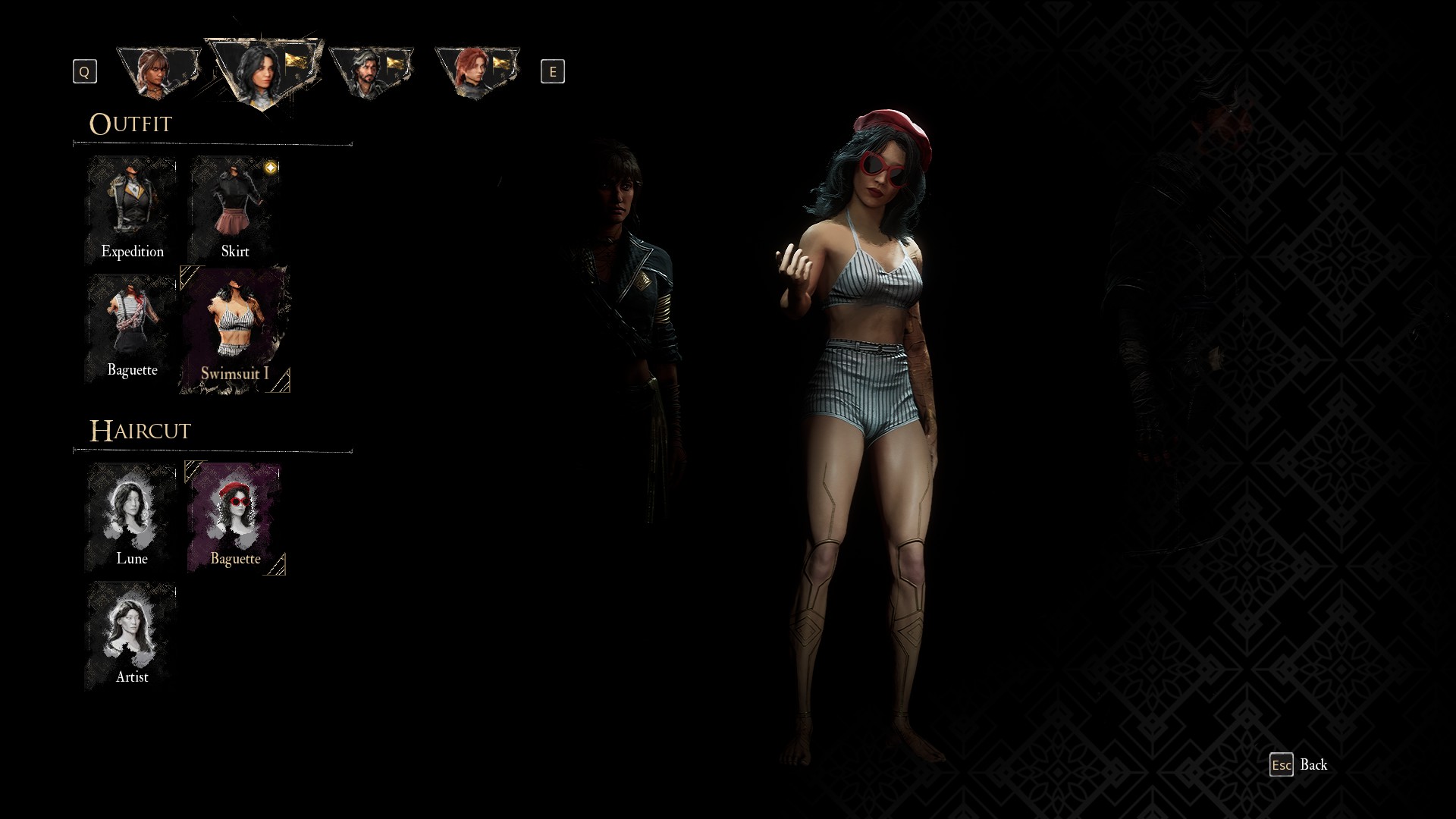Show the red-haired girl character tab
Viewport: 1456px width, 819px height.
pyautogui.click(x=476, y=72)
